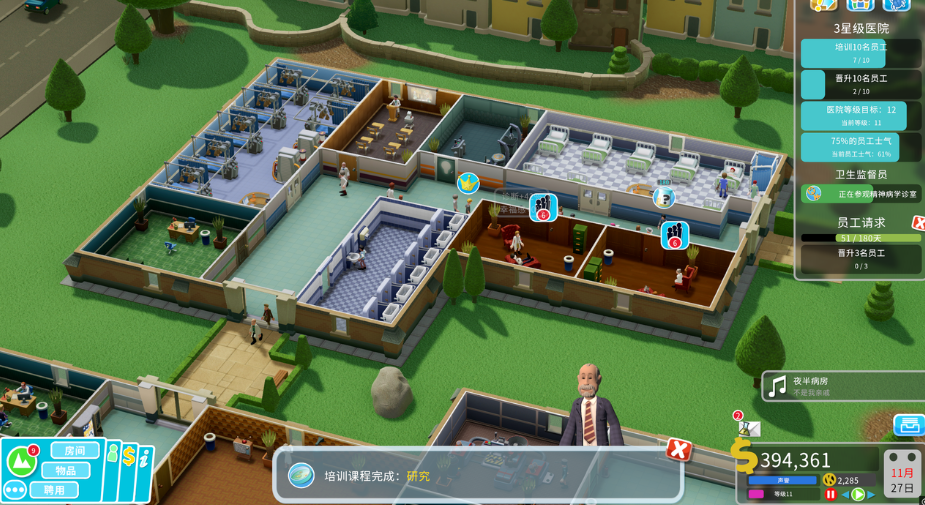
Task: Open the mail envelope with flask
Action: click(x=748, y=428)
